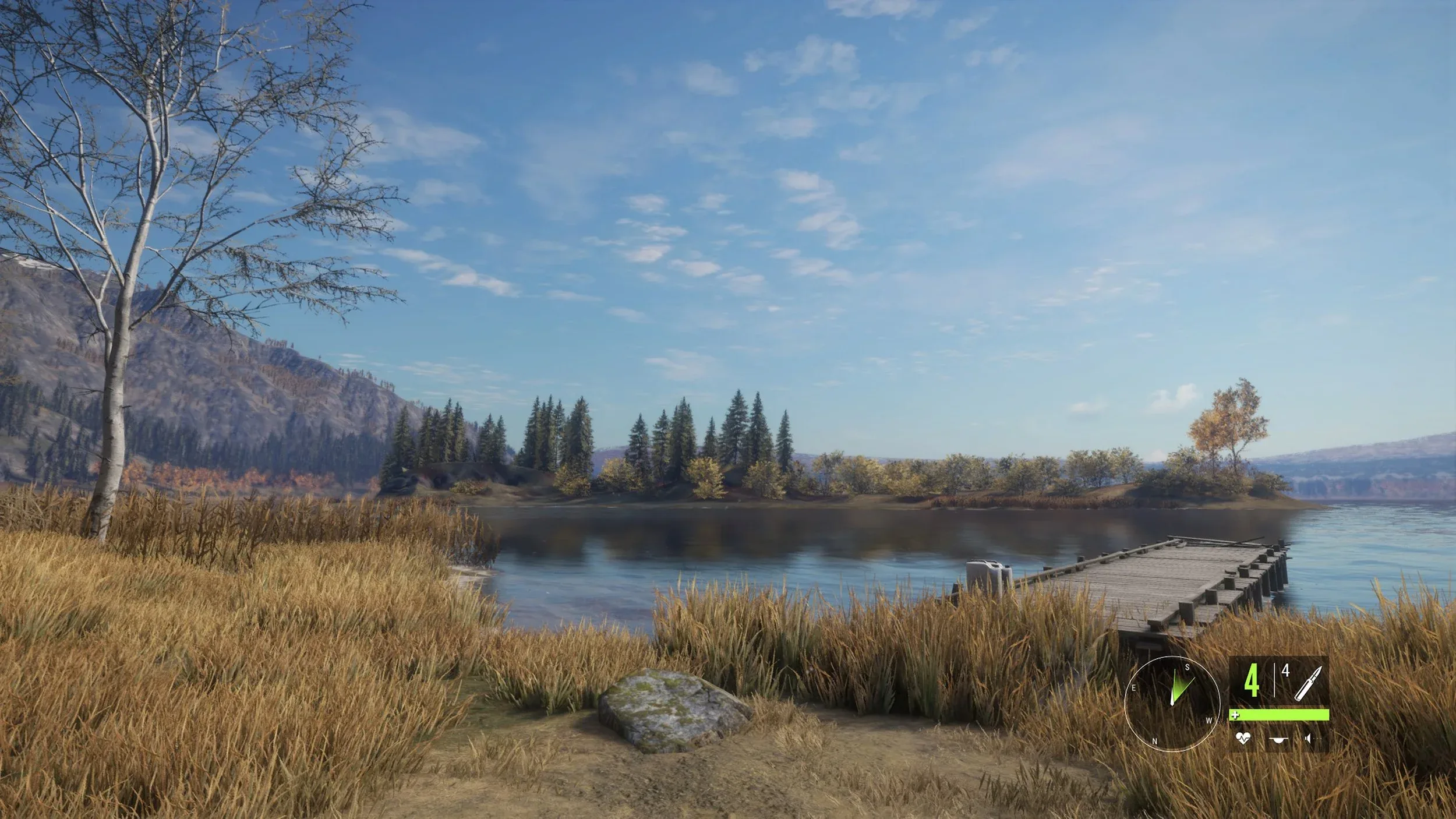Click the W marker on the compass
The width and height of the screenshot is (1456, 819).
coord(1209,720)
